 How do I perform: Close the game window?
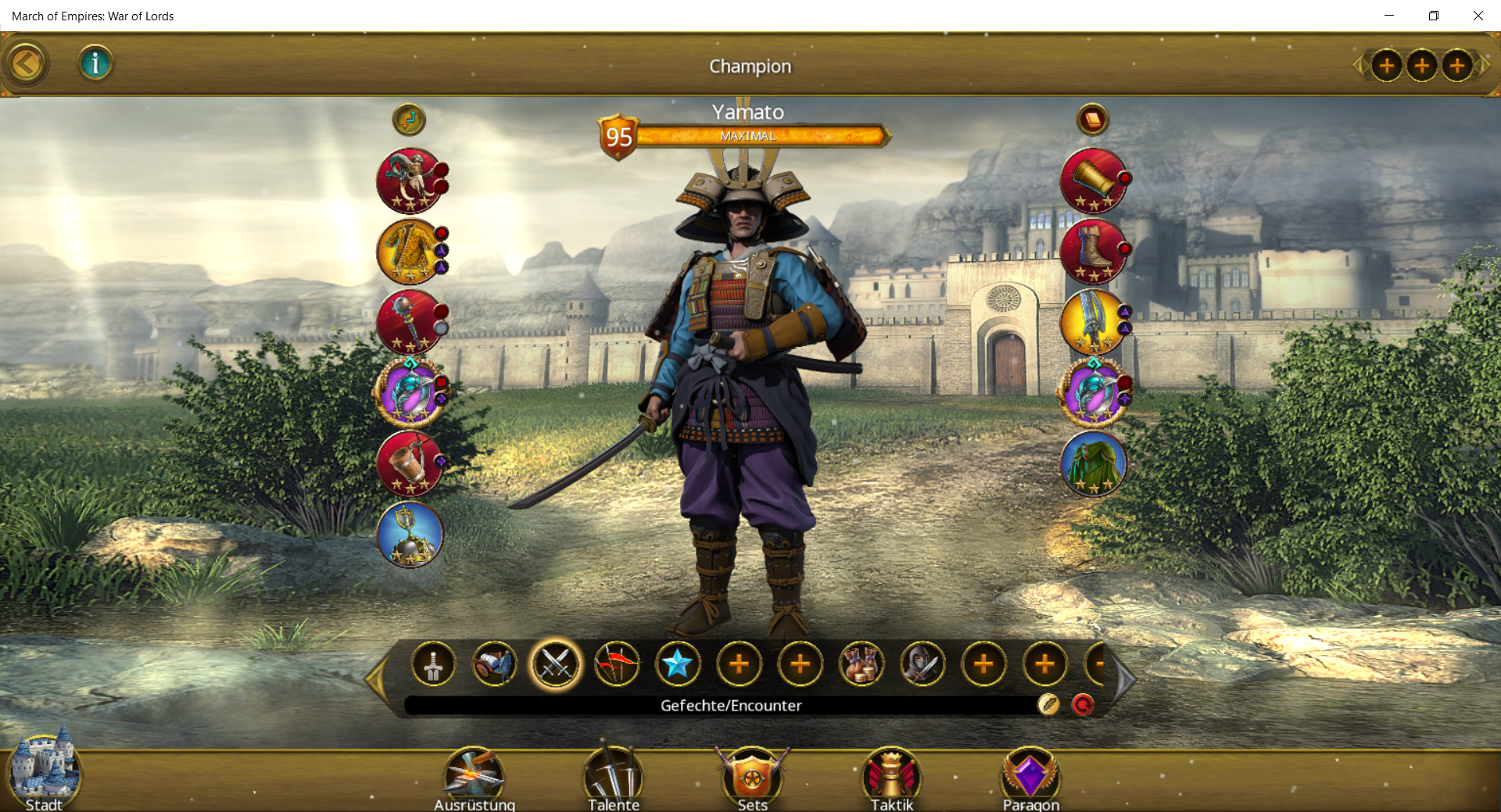[1478, 16]
